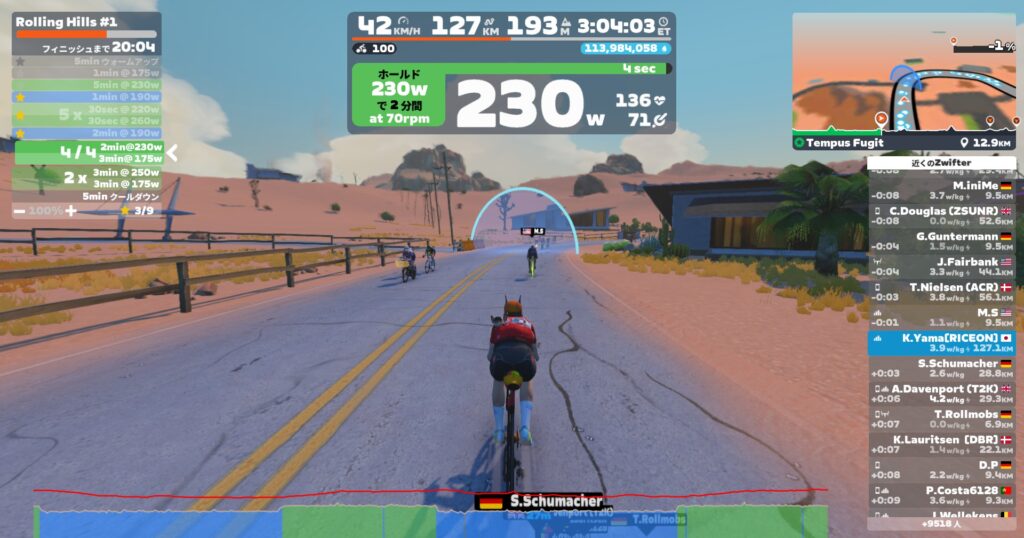Choose G.Guntermann from the rider list
Viewport: 1024px width, 538px height.
pyautogui.click(x=942, y=241)
